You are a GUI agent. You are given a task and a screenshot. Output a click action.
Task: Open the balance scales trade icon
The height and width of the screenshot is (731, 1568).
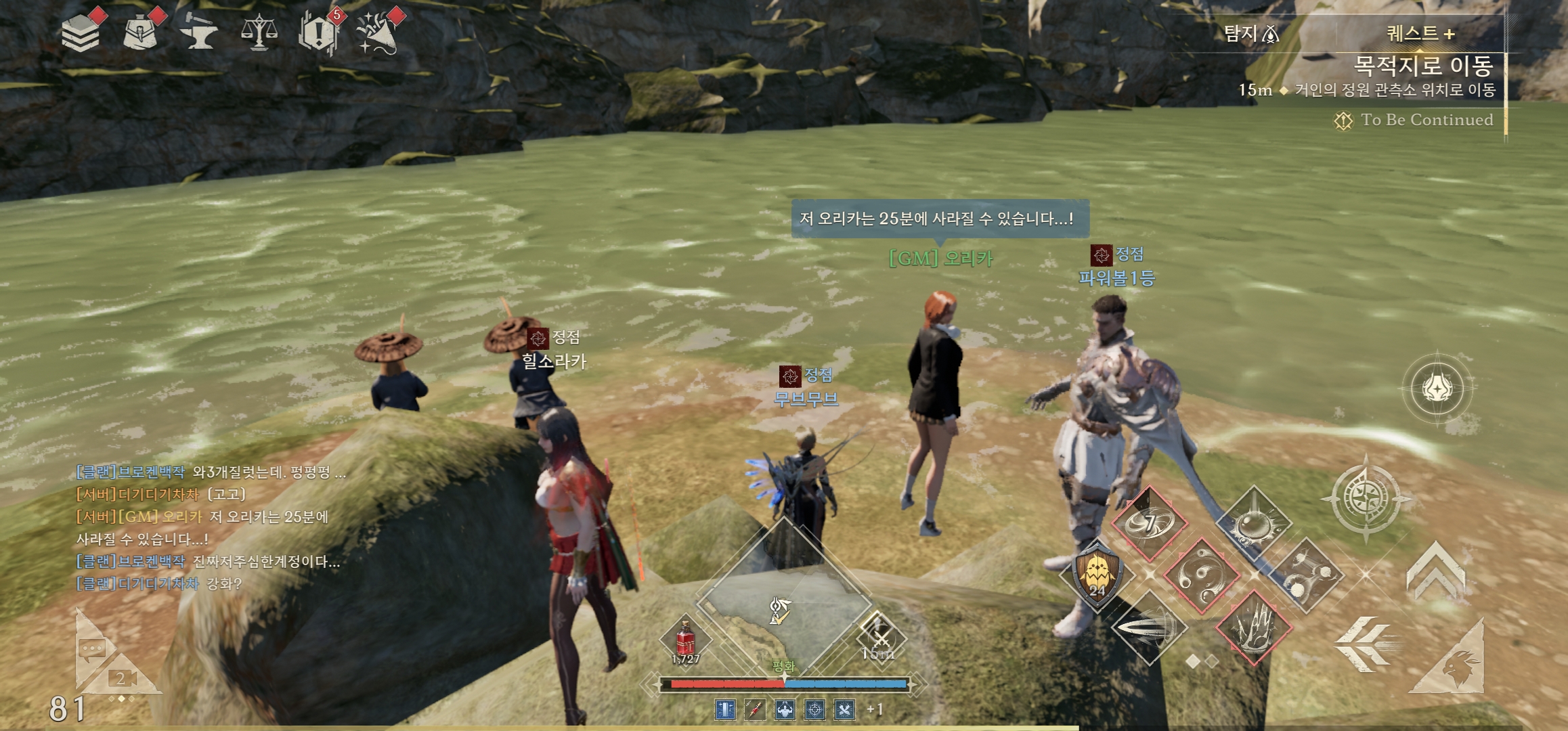(x=259, y=32)
